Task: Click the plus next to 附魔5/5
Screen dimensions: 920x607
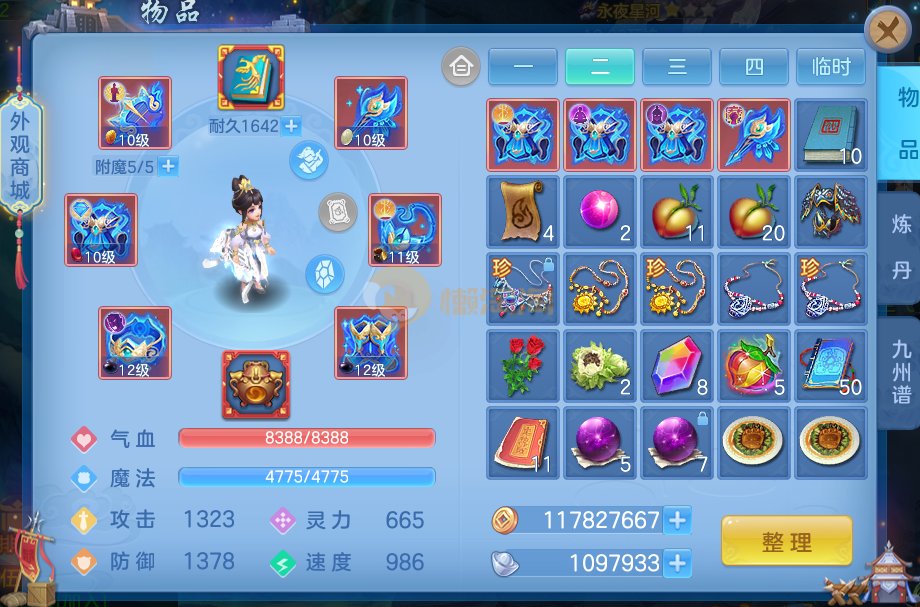Action: (x=168, y=166)
